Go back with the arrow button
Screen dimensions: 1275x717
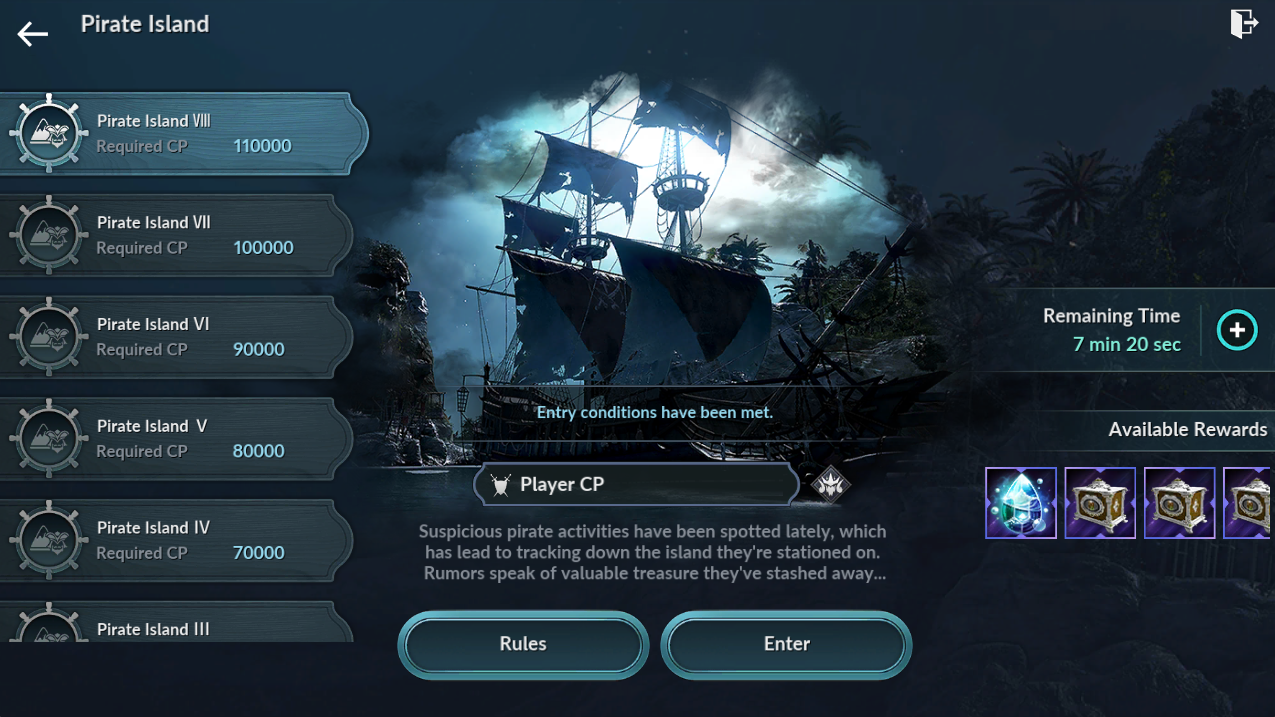[x=32, y=34]
